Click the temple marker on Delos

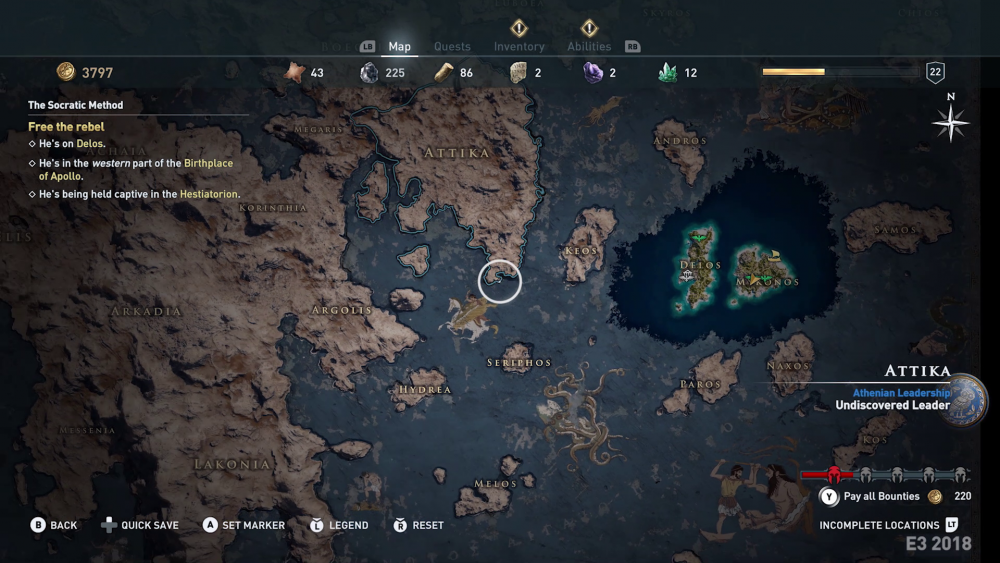688,275
